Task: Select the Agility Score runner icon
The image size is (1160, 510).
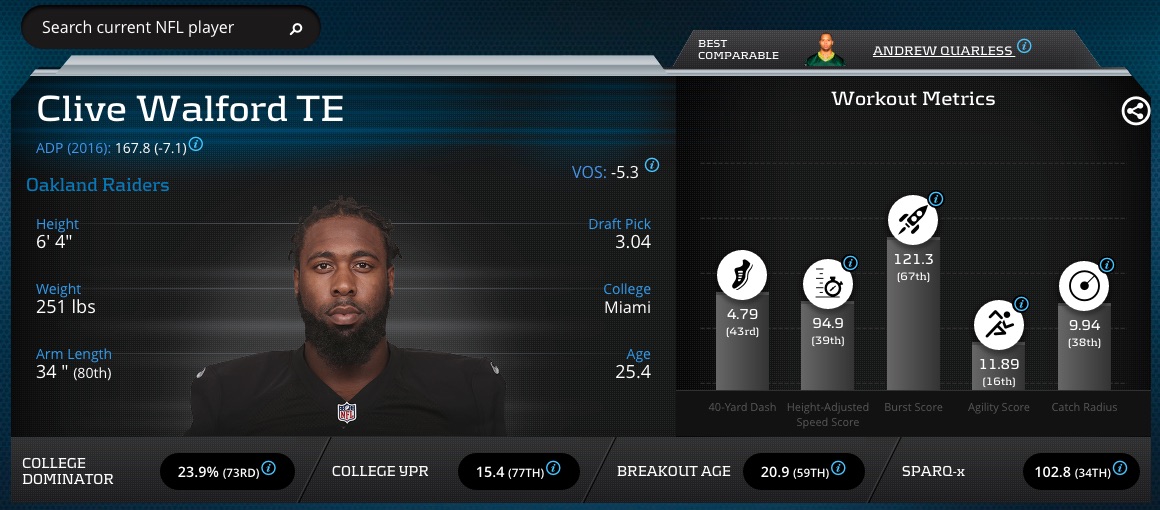Action: 998,324
